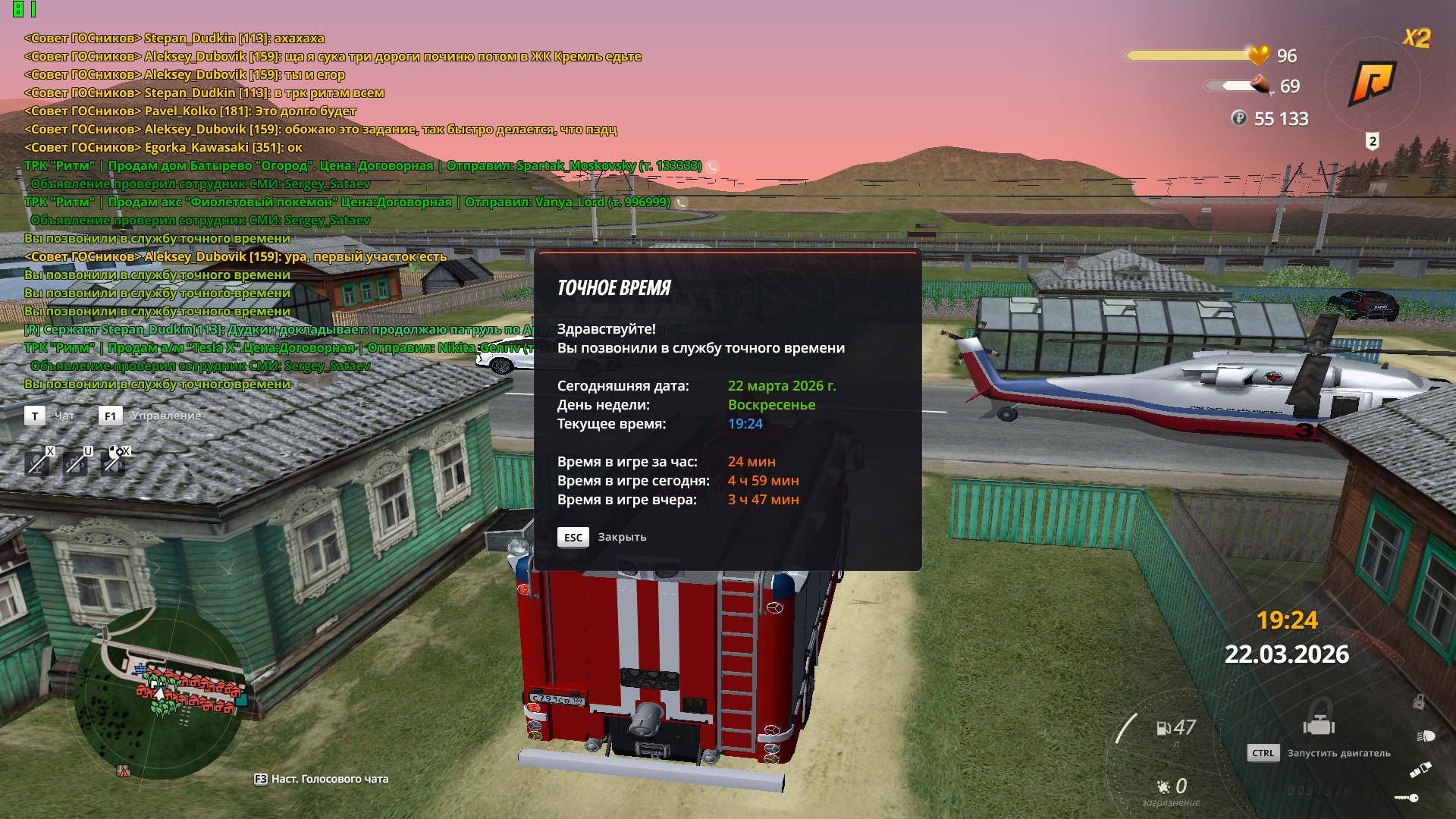The height and width of the screenshot is (819, 1456).
Task: Click phone icon beside Батырево house ad
Action: 713,166
